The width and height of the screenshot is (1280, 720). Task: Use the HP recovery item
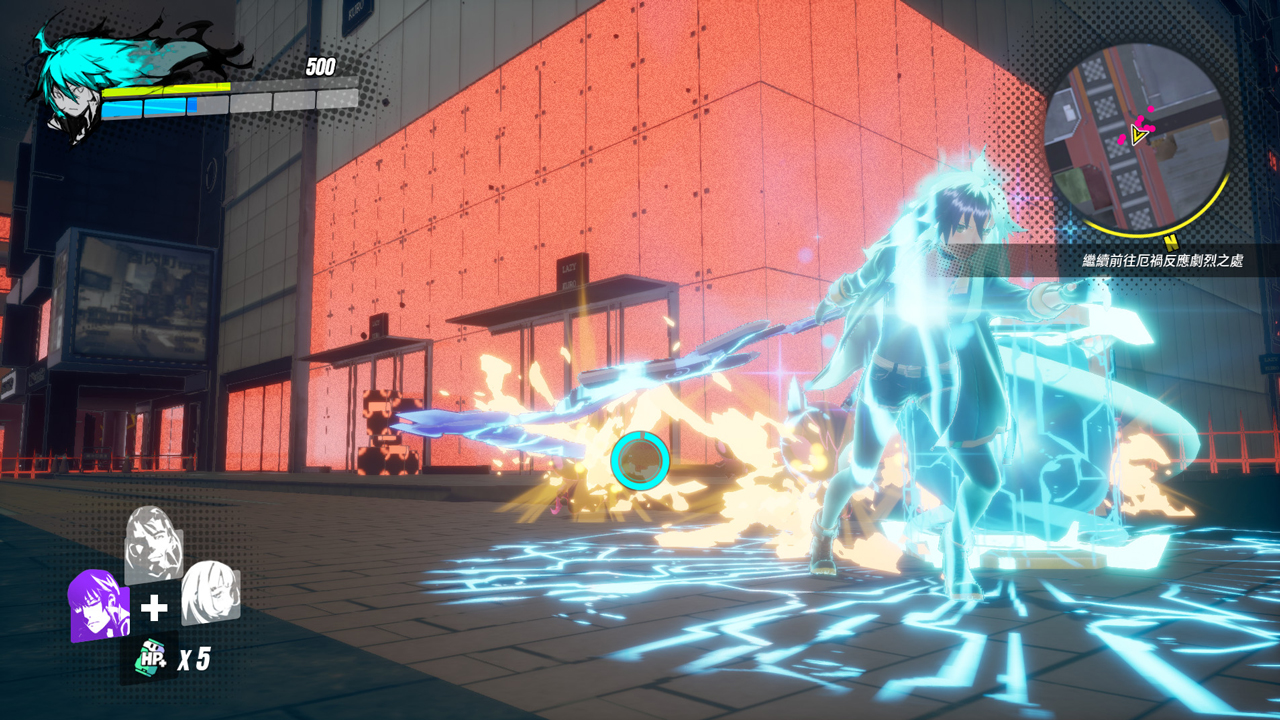(151, 657)
